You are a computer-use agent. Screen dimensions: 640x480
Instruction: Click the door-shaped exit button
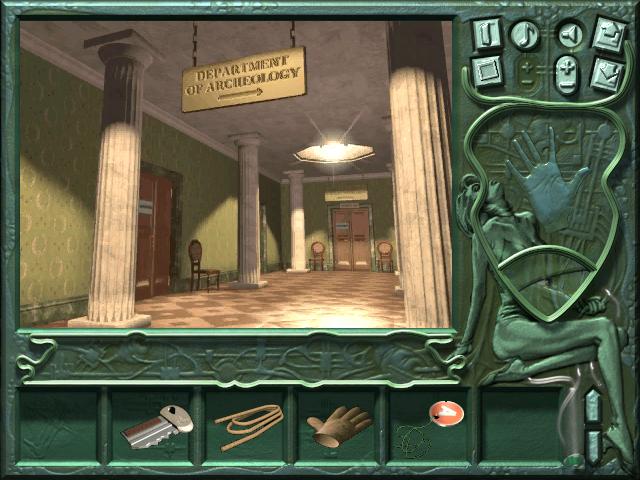tap(485, 34)
